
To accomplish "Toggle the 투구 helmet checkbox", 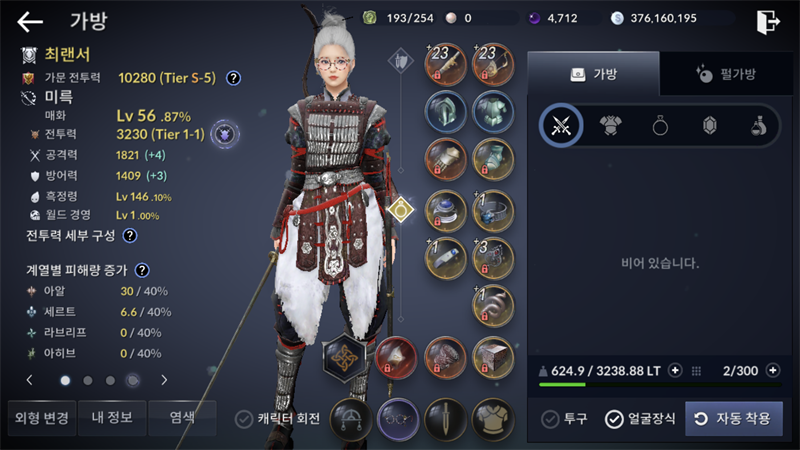I will pos(550,419).
